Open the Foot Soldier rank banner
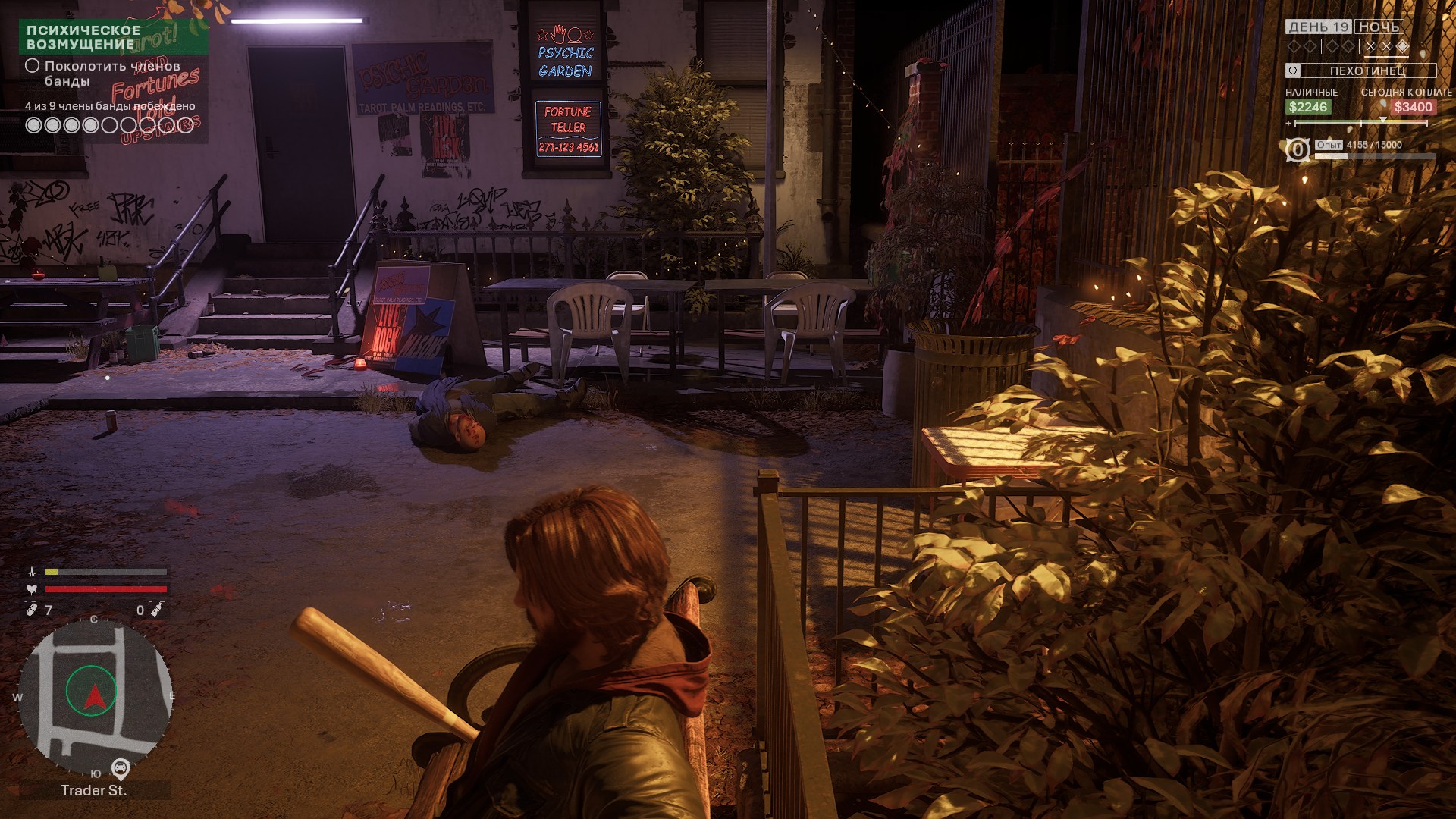Screen dimensions: 1456x819 pyautogui.click(x=1360, y=71)
